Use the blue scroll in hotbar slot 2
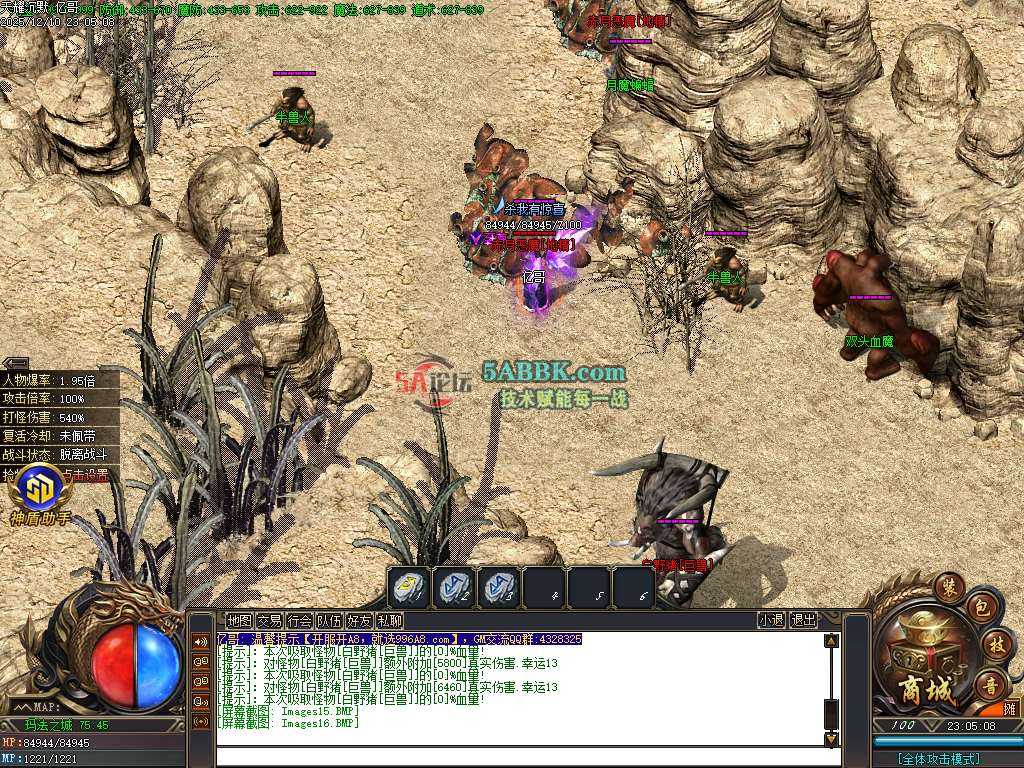The width and height of the screenshot is (1024, 768). [454, 588]
